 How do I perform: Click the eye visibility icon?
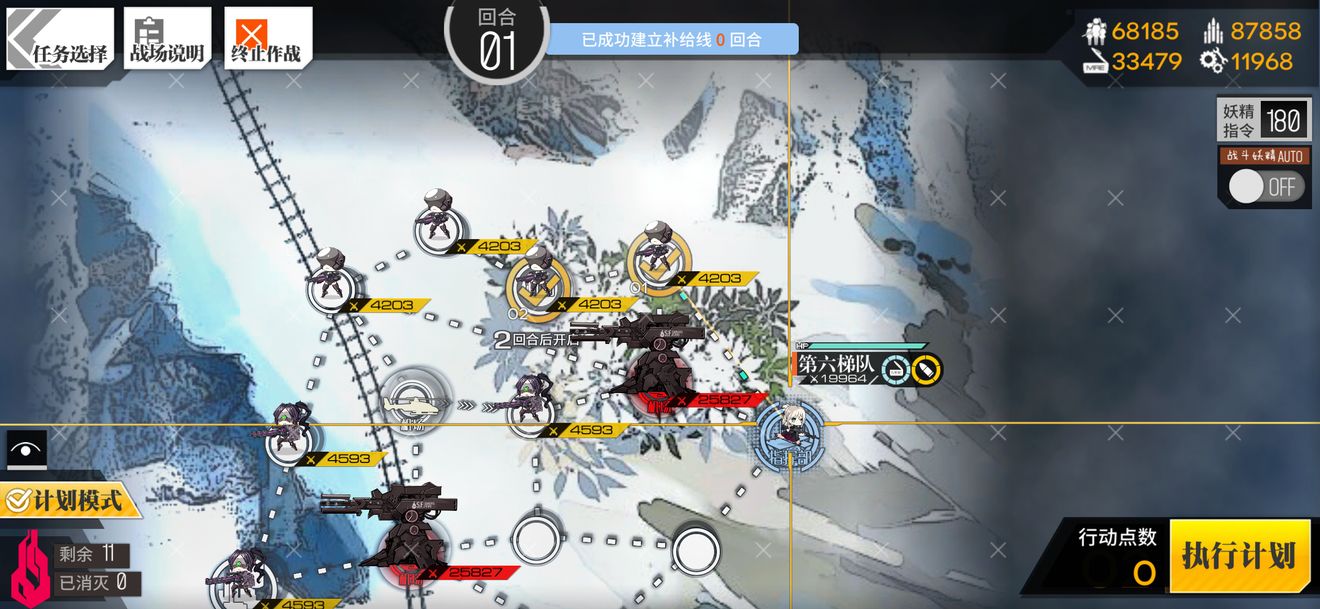[27, 449]
